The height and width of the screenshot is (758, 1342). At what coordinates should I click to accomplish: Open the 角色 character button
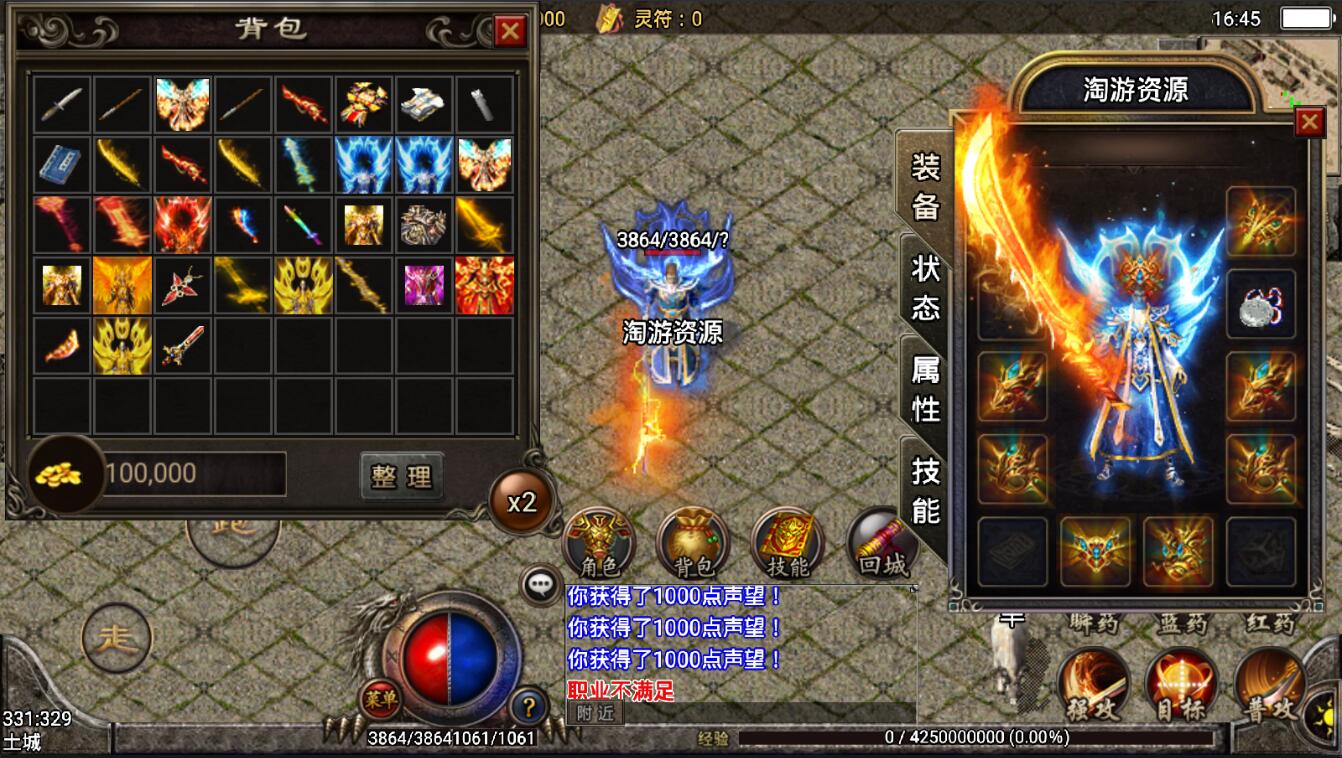click(600, 545)
